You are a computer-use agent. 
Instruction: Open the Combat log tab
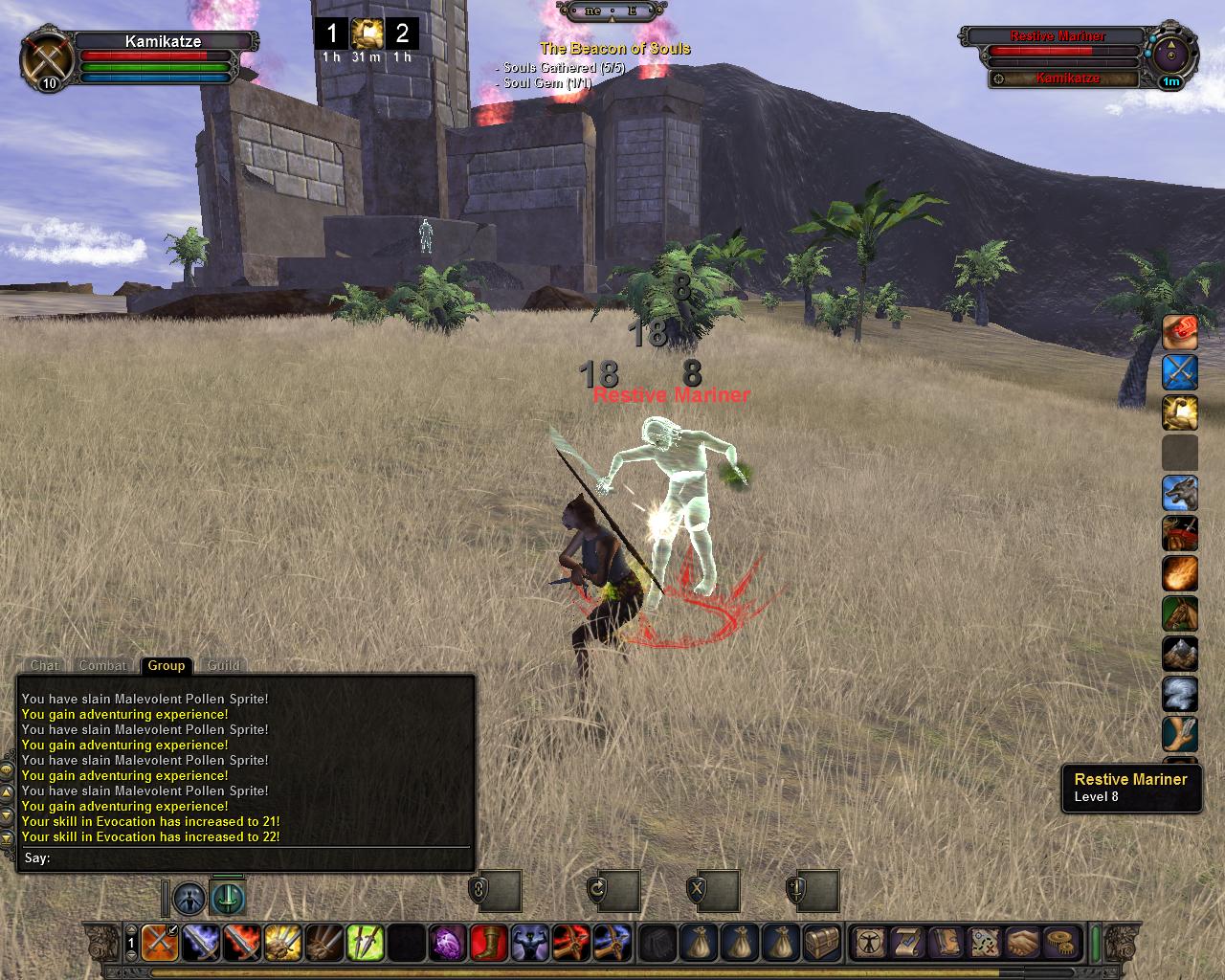(x=102, y=665)
